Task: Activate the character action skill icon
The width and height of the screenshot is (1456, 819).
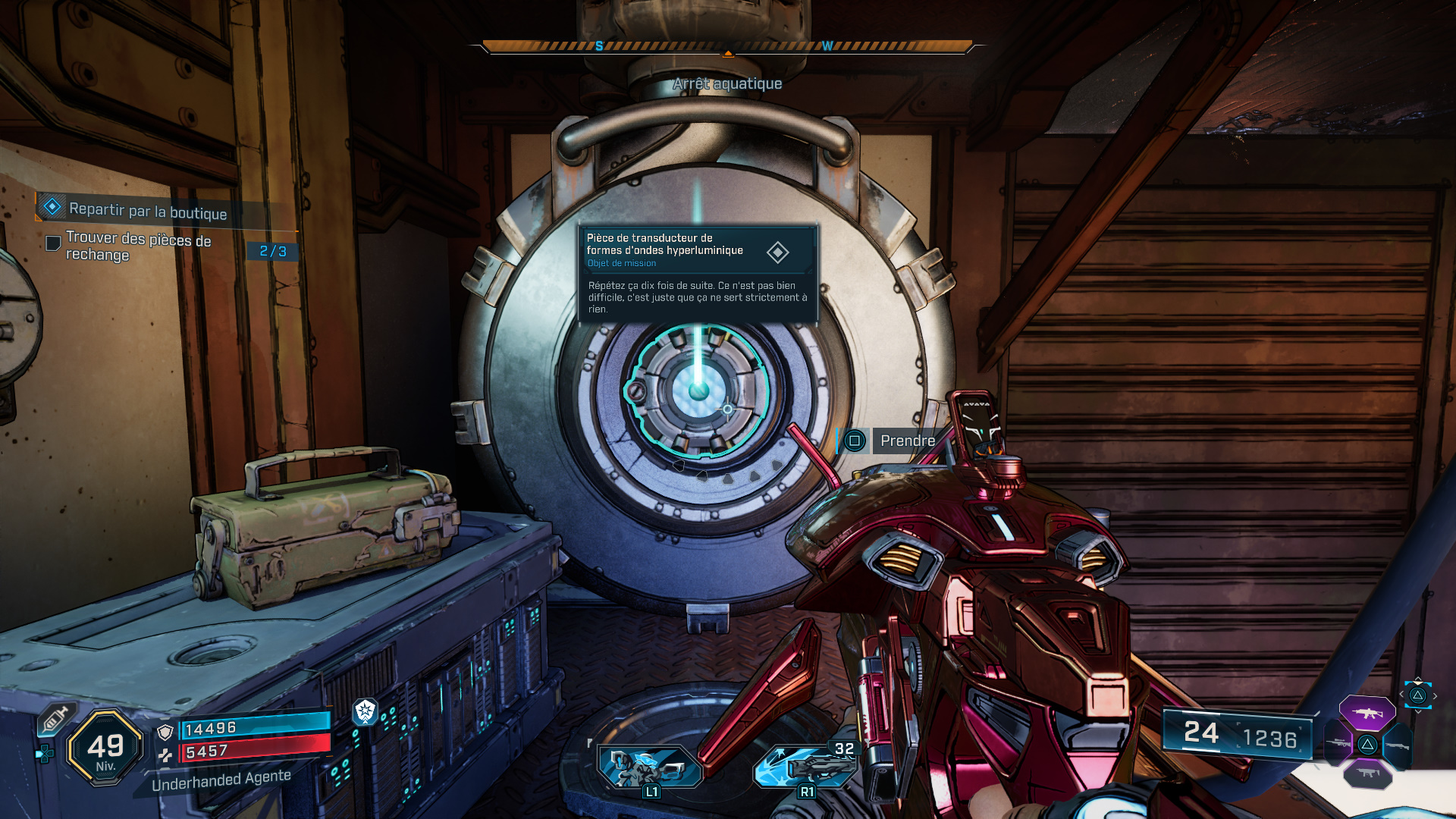Action: pyautogui.click(x=648, y=767)
